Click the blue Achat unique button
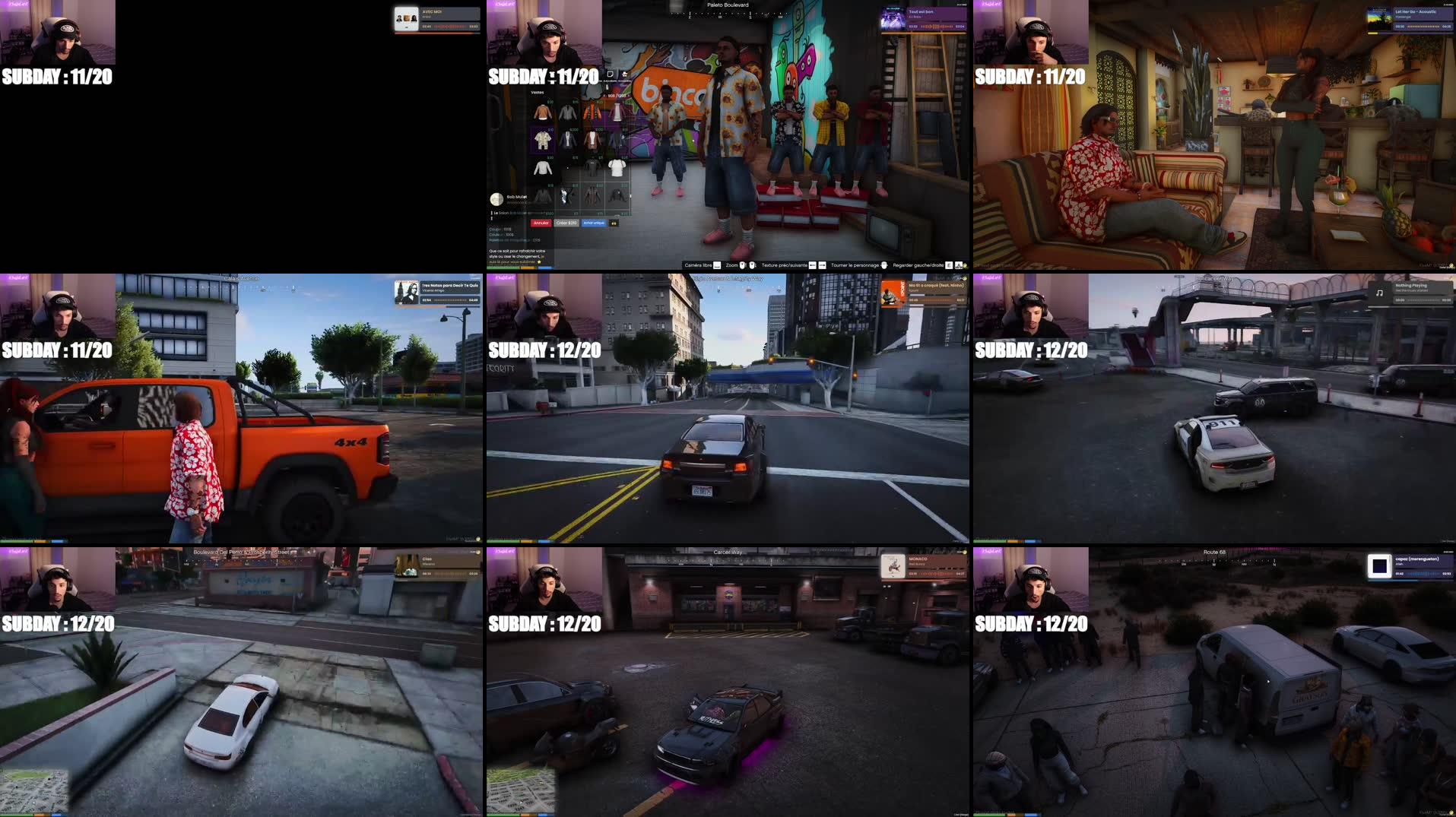The height and width of the screenshot is (817, 1456). (x=593, y=223)
